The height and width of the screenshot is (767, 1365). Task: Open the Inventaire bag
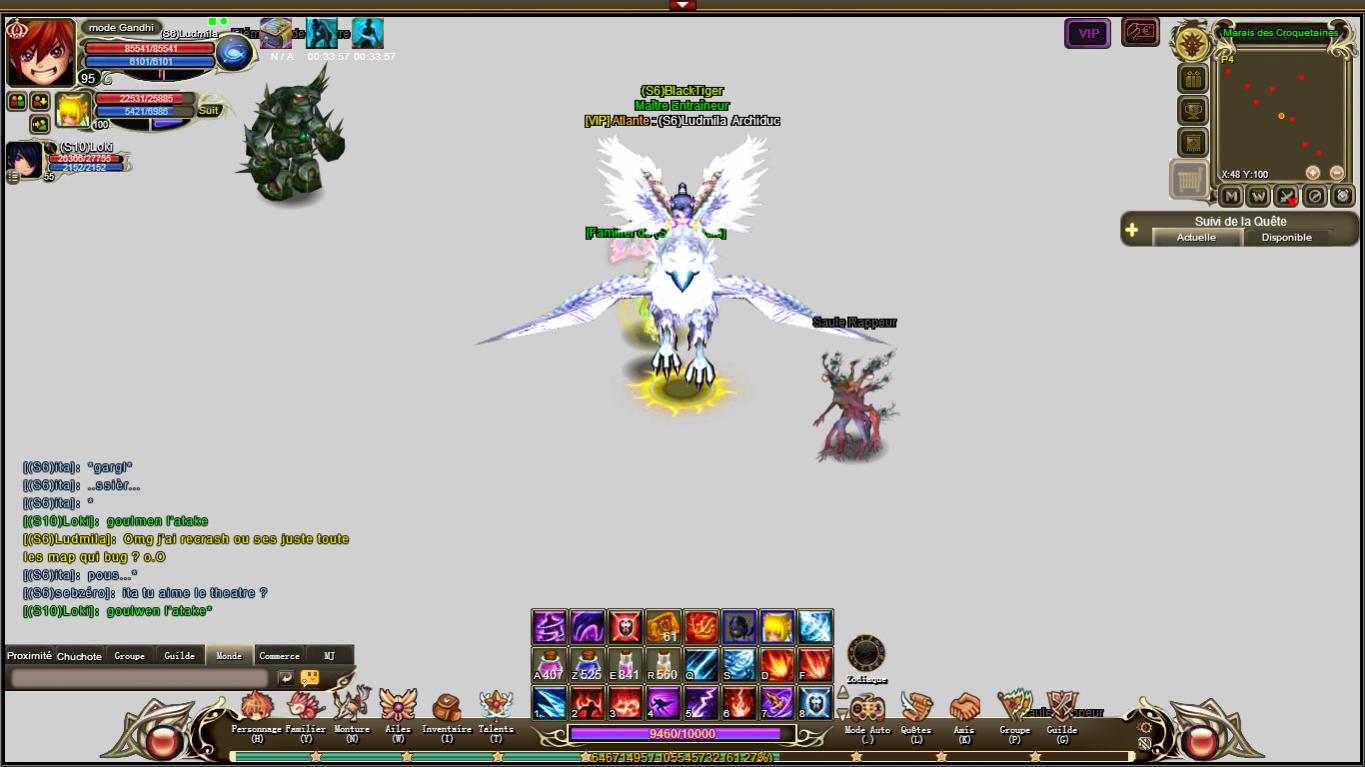[x=446, y=708]
